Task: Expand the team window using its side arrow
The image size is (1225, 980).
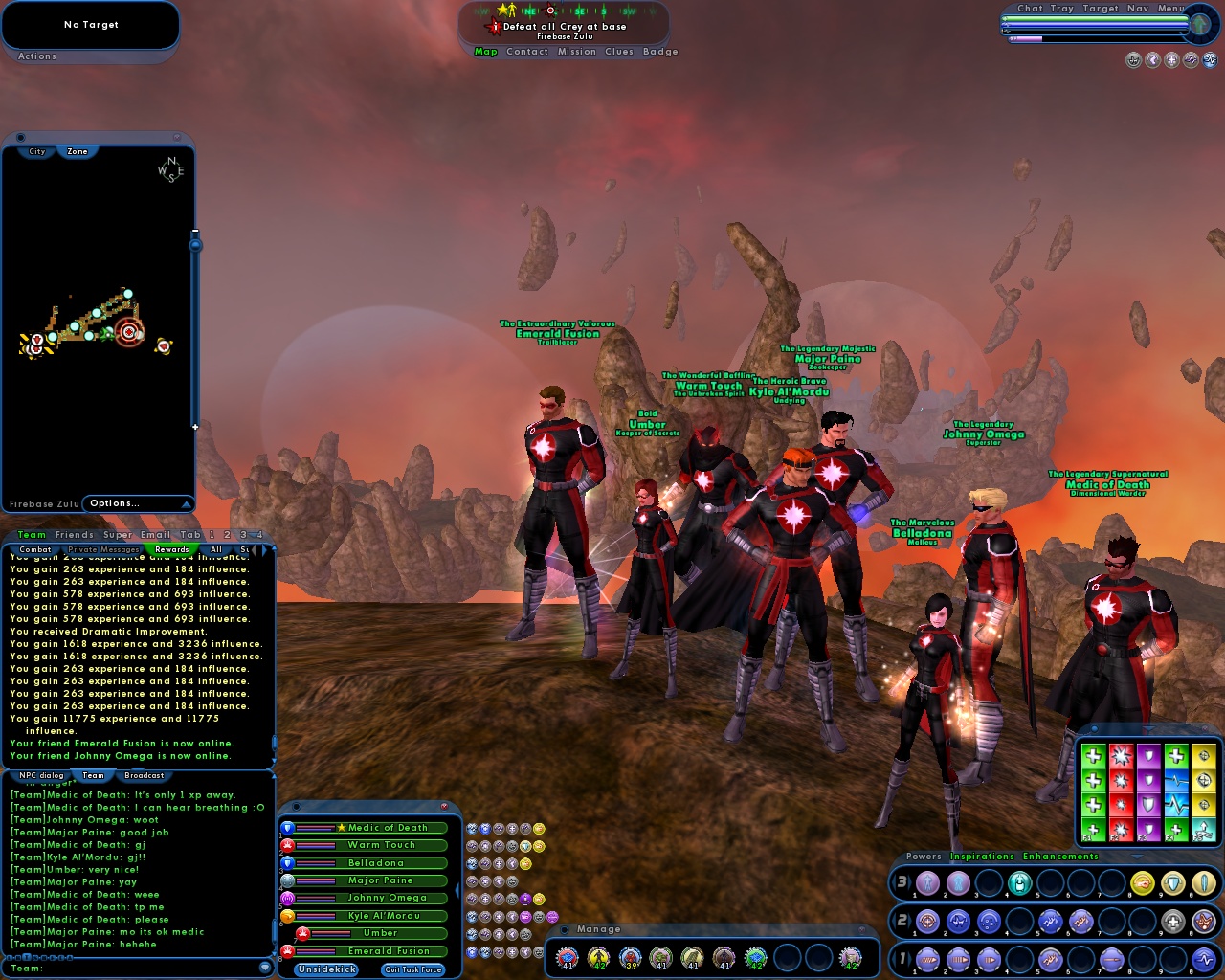Action: pyautogui.click(x=457, y=889)
